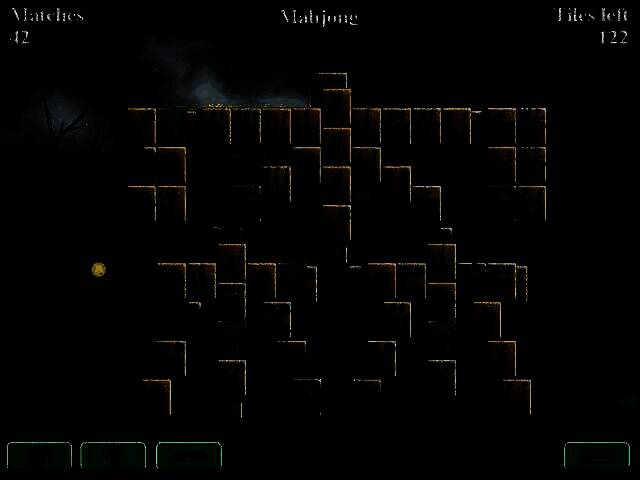Click the lone green-outlined button below Tiles left

point(596,455)
